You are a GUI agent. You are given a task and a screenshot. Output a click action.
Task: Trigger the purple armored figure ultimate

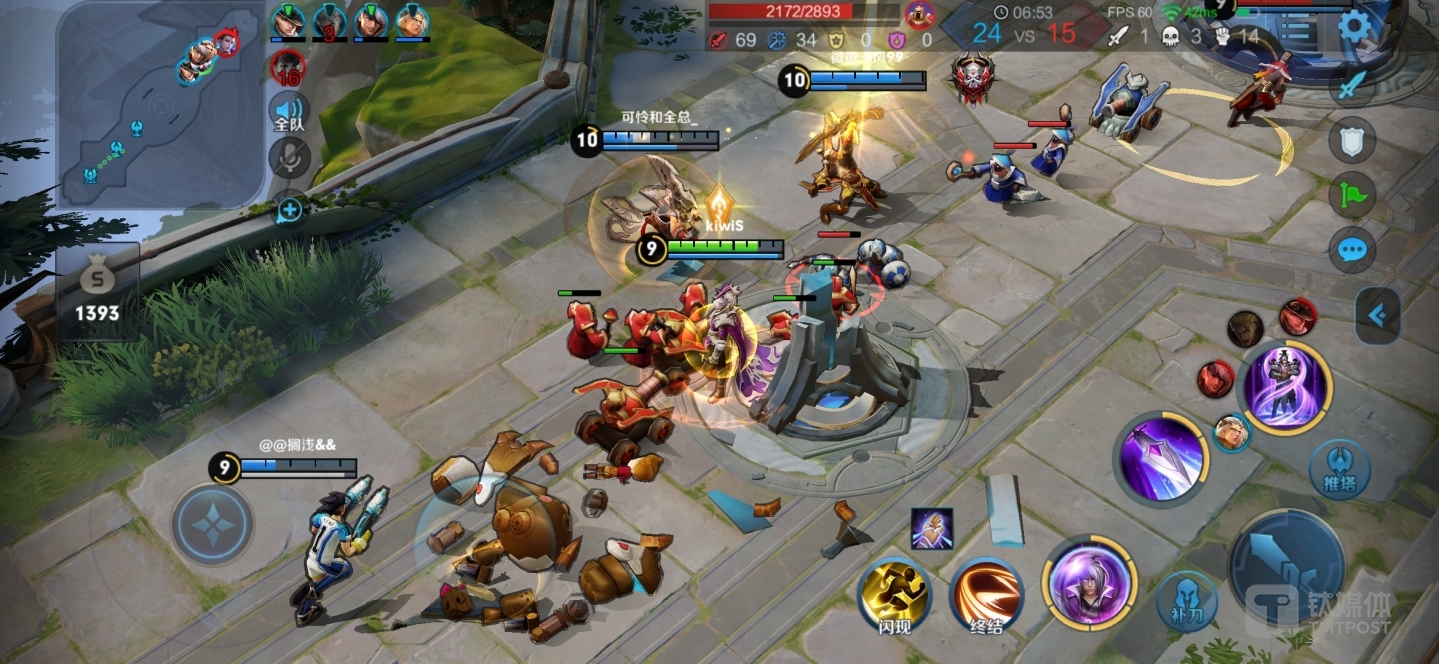pos(1286,387)
